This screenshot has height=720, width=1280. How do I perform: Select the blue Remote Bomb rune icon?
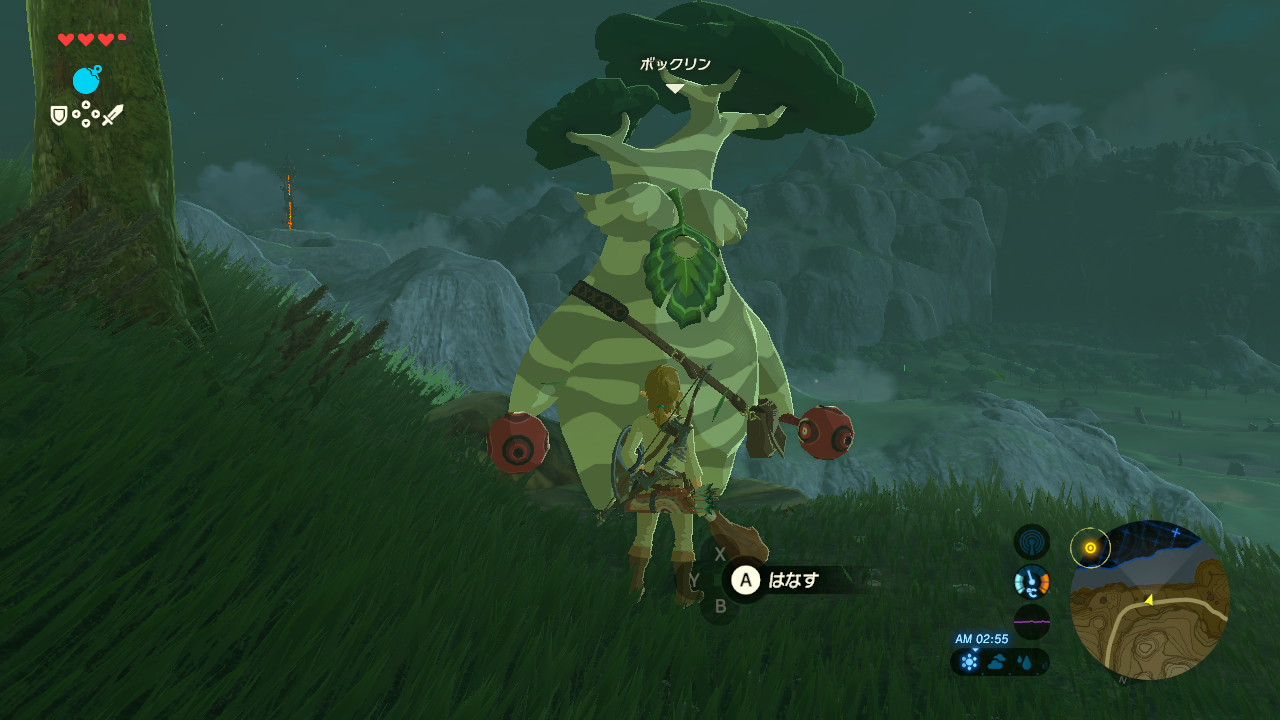pyautogui.click(x=86, y=80)
